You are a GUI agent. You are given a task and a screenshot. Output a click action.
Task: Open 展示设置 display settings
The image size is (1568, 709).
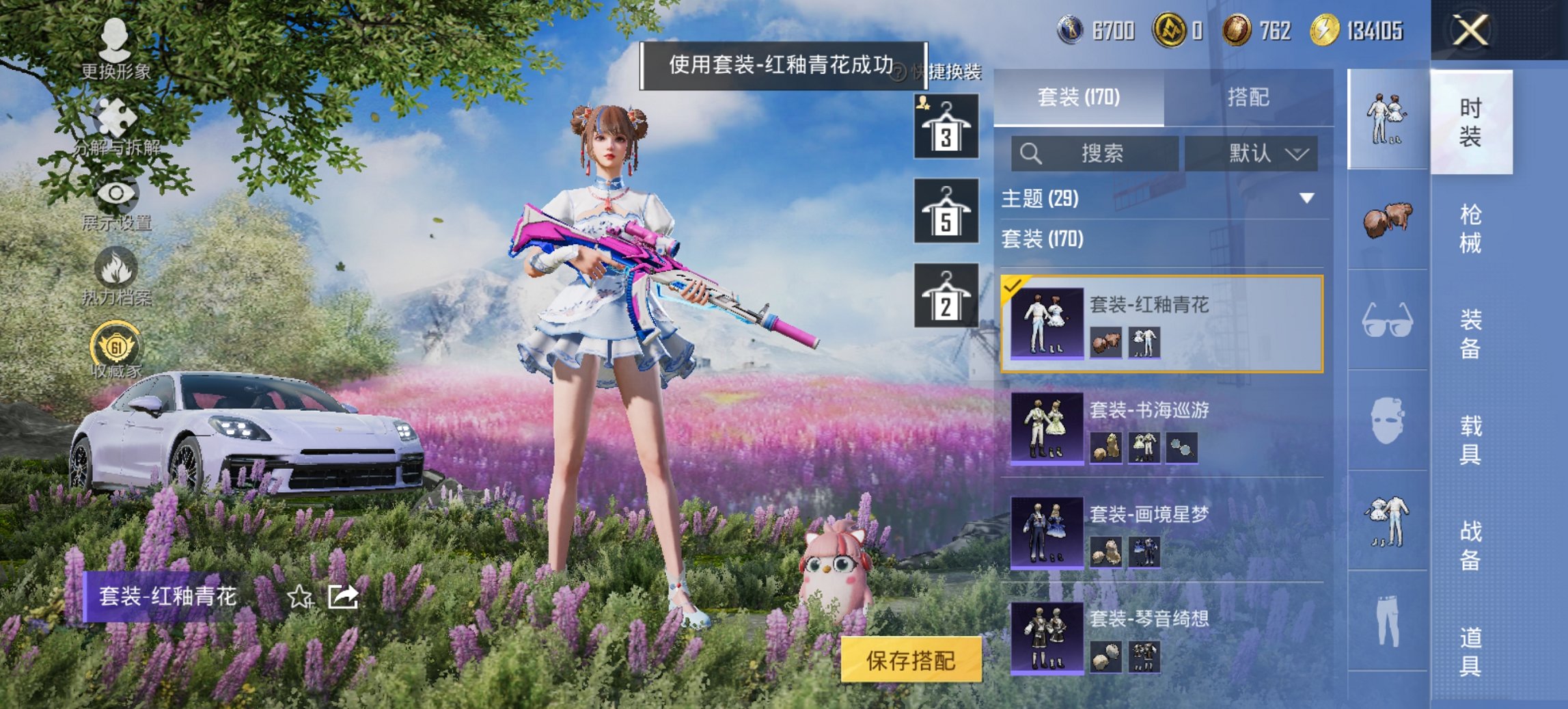point(115,193)
